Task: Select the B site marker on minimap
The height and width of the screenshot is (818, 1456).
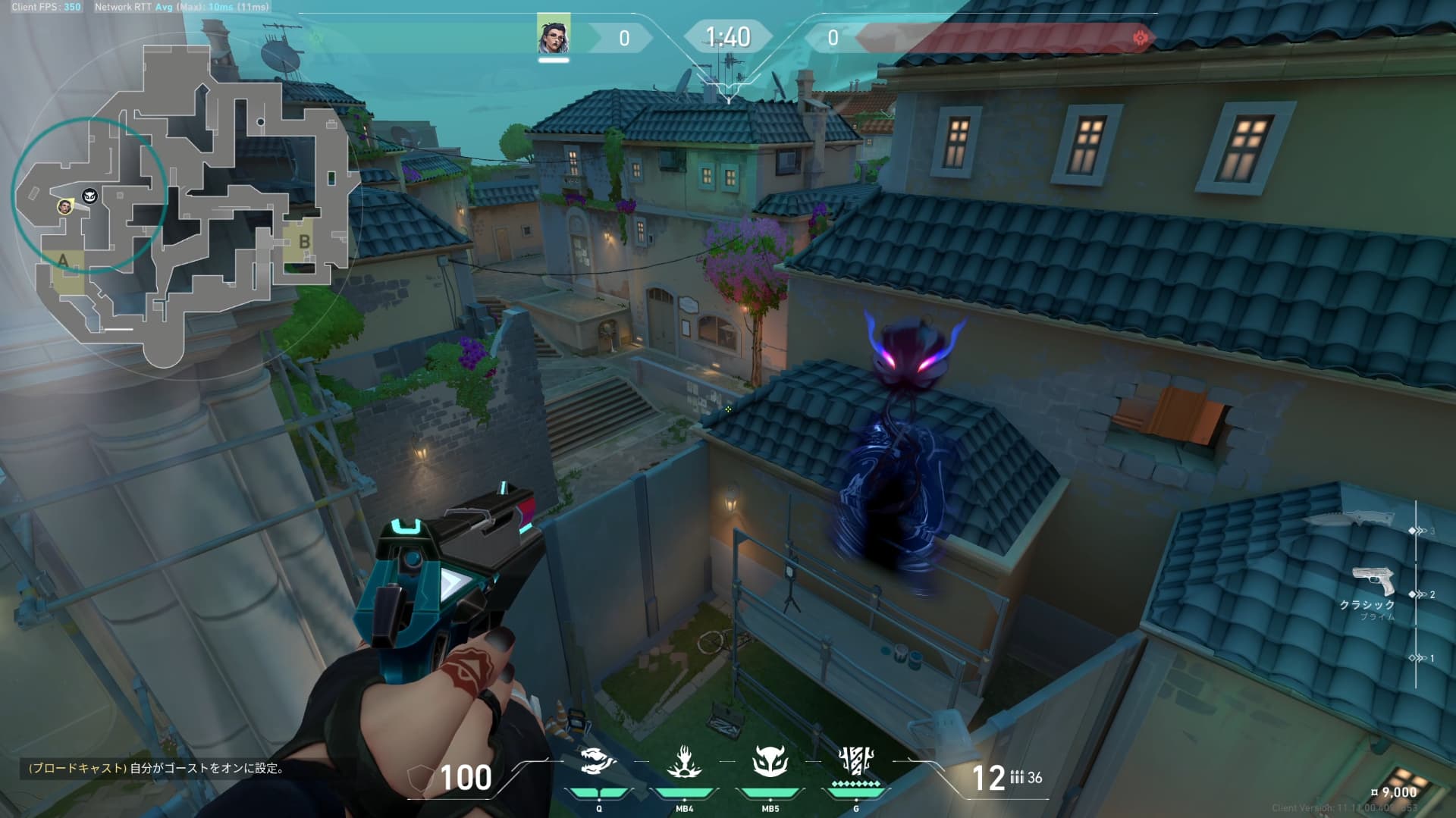Action: 304,242
